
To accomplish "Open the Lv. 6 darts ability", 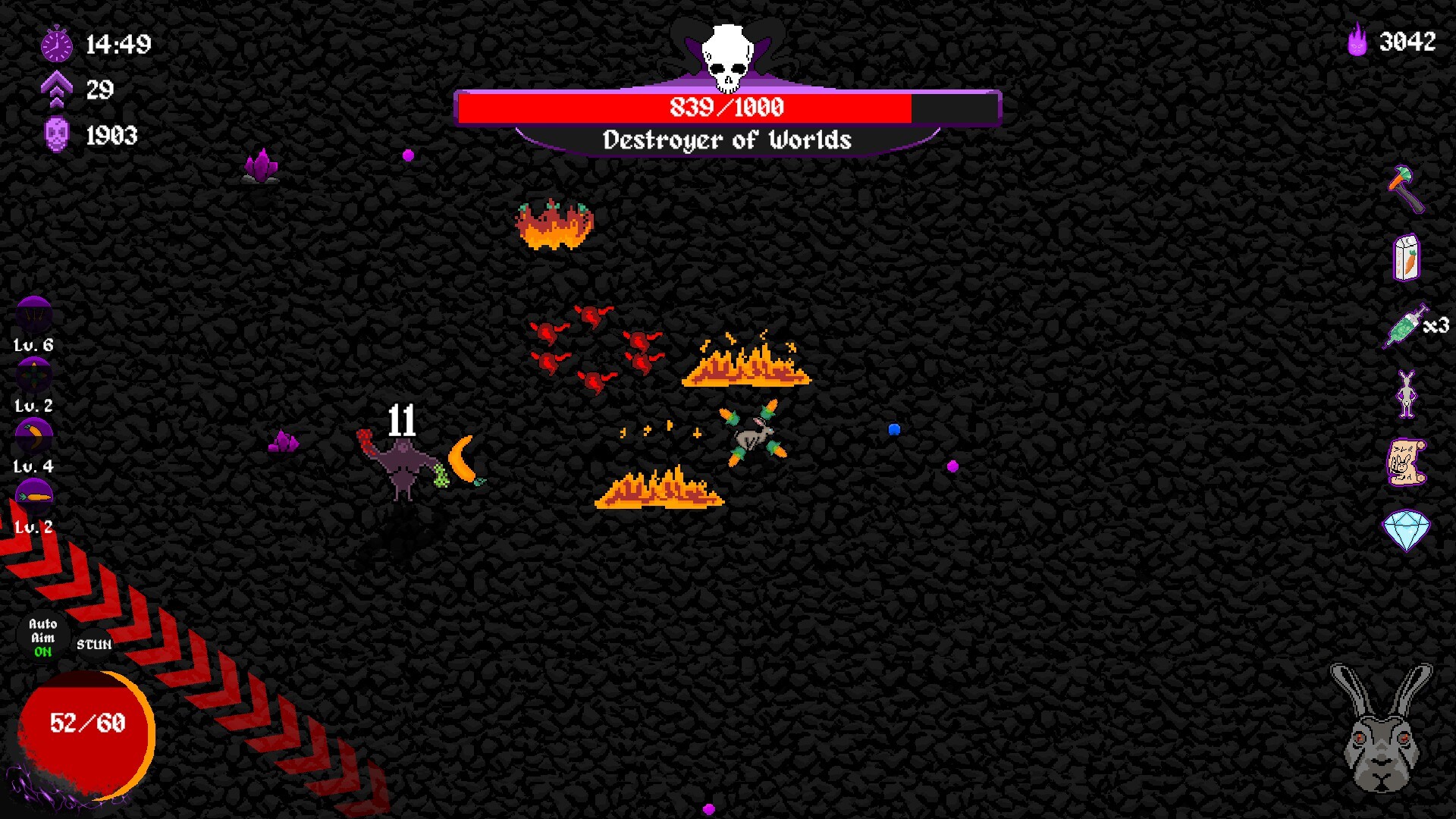I will [x=32, y=314].
